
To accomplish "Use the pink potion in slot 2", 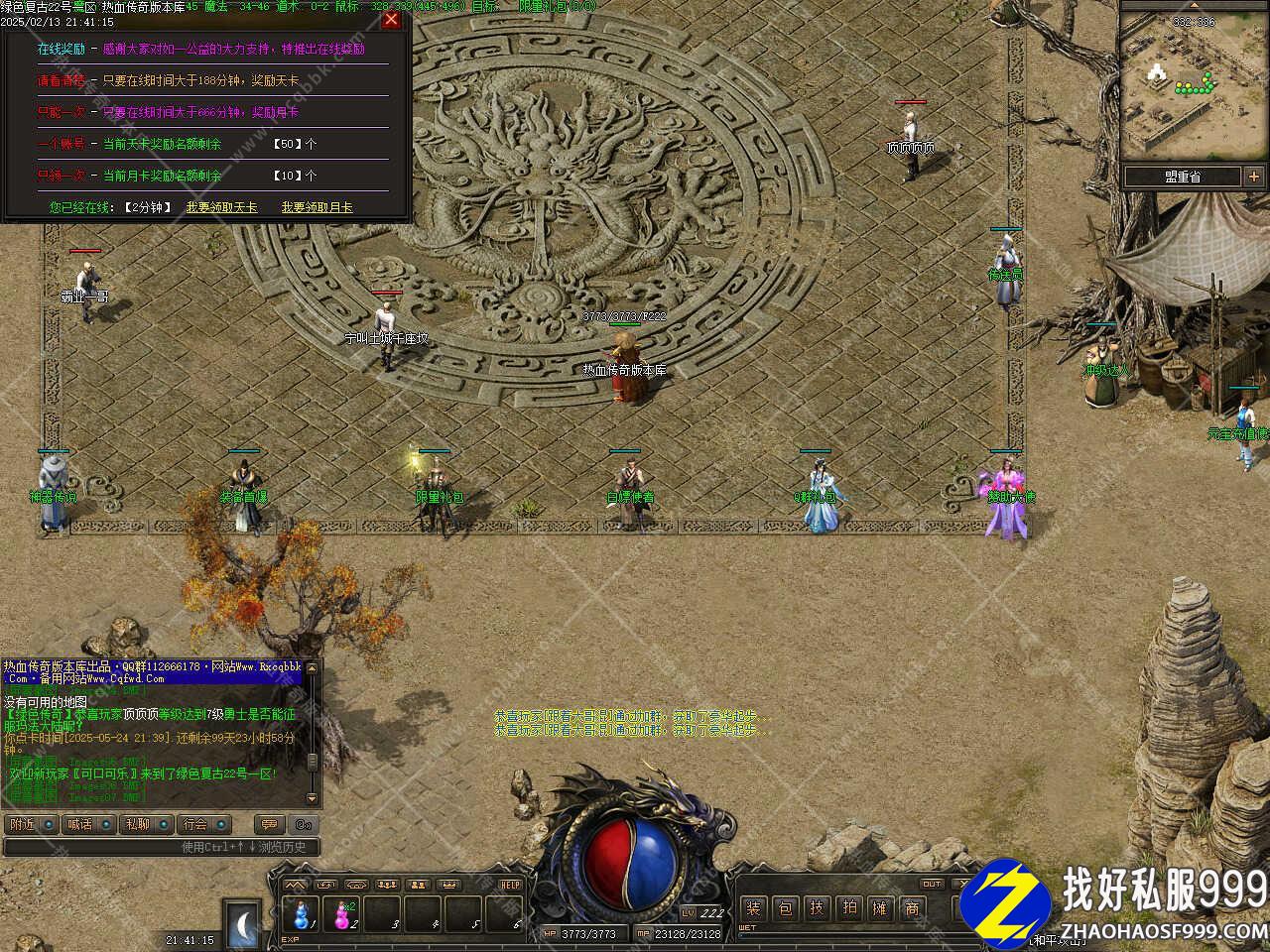I will [x=343, y=914].
